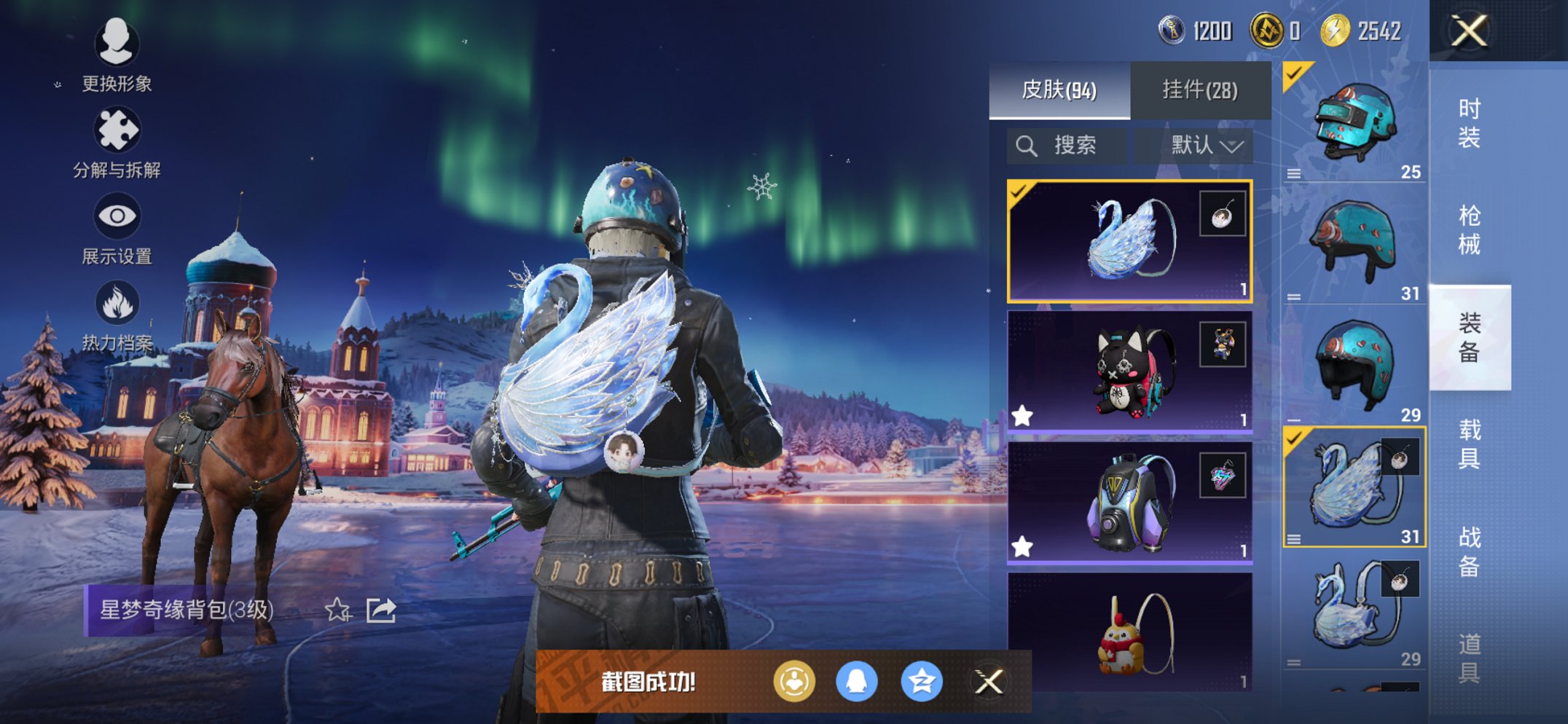
Task: Switch to 挂件(28) pendants tab
Action: (x=1200, y=90)
